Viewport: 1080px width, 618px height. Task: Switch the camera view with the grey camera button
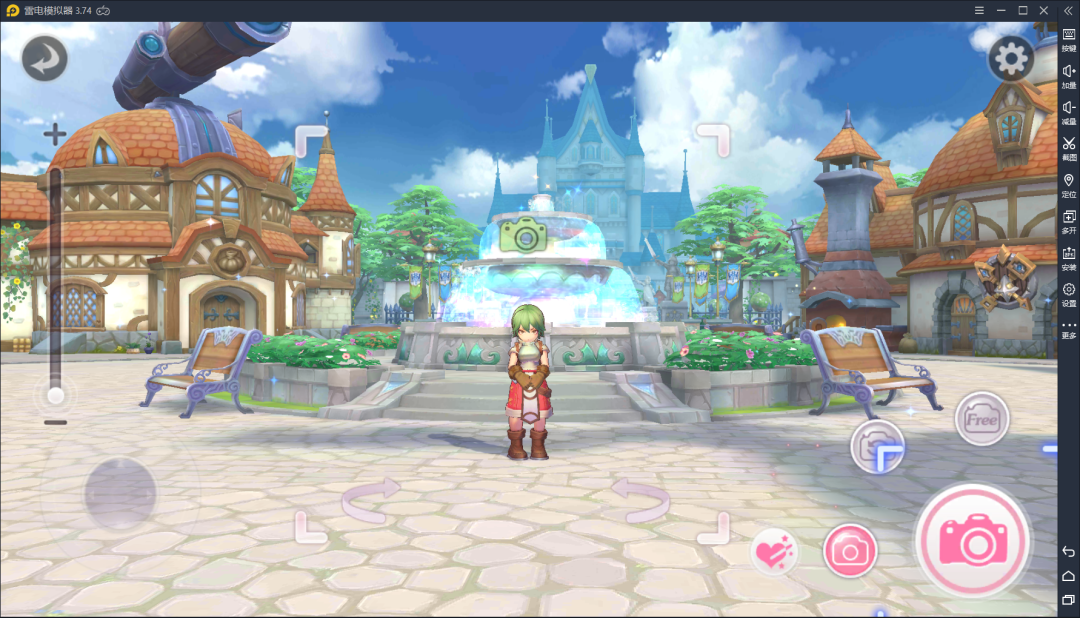click(877, 445)
